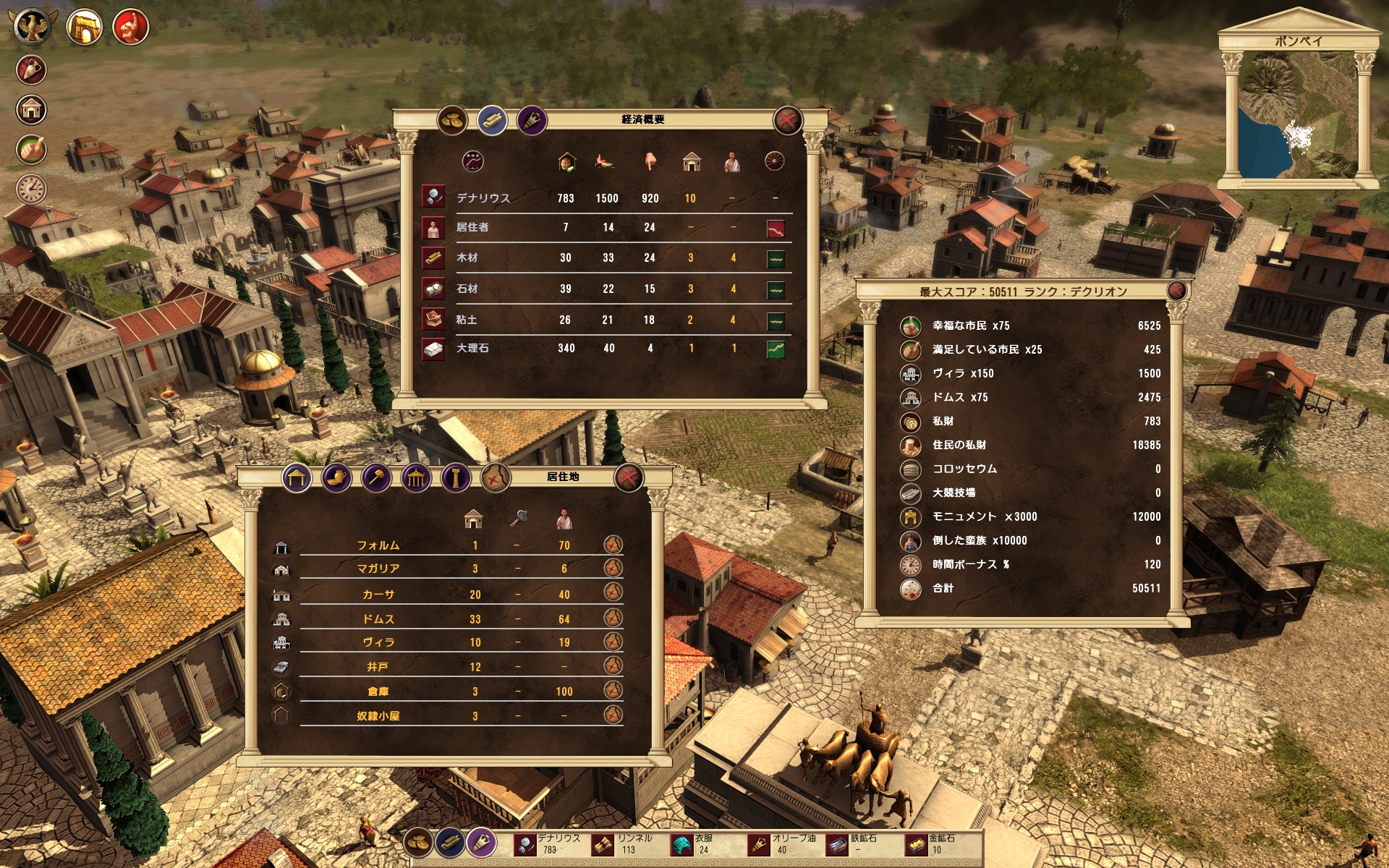Close the 経済概要 economy overview panel

pos(787,120)
